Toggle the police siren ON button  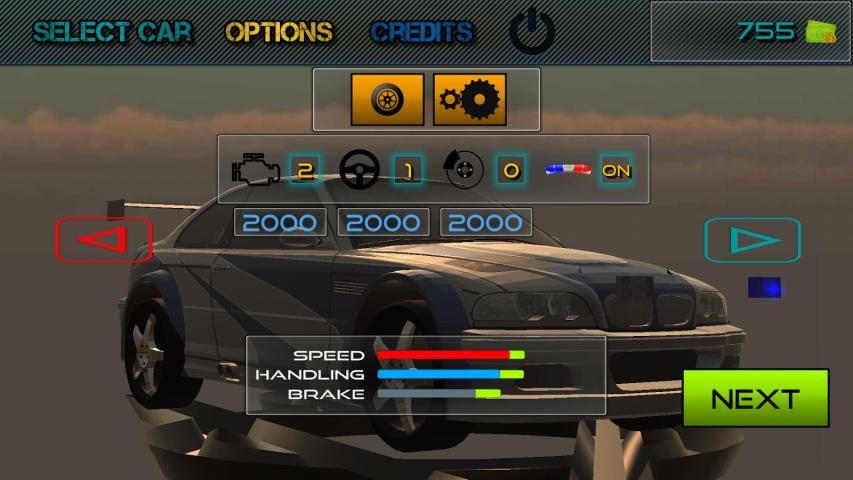coord(616,170)
